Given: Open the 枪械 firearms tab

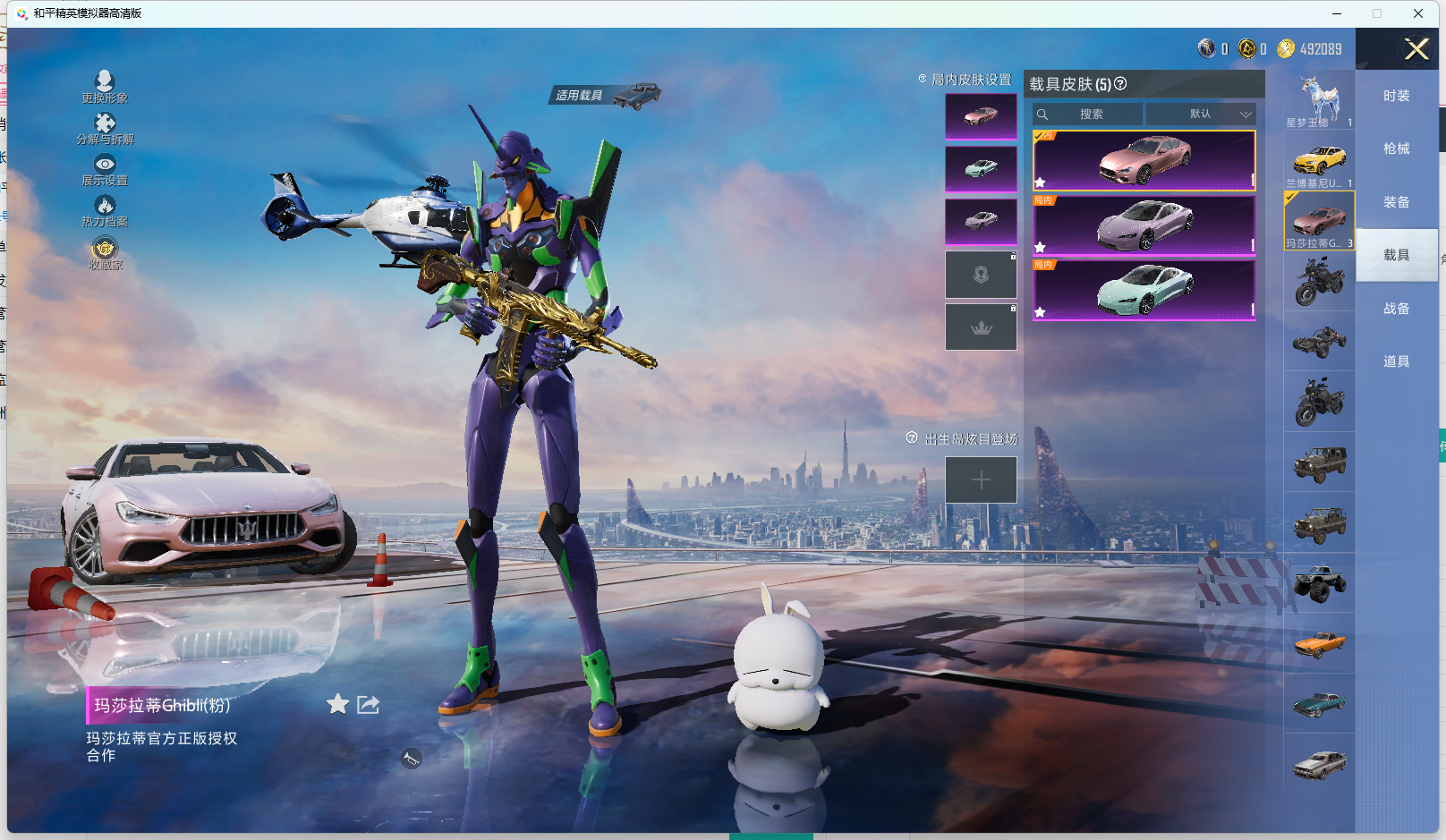Looking at the screenshot, I should pyautogui.click(x=1396, y=148).
